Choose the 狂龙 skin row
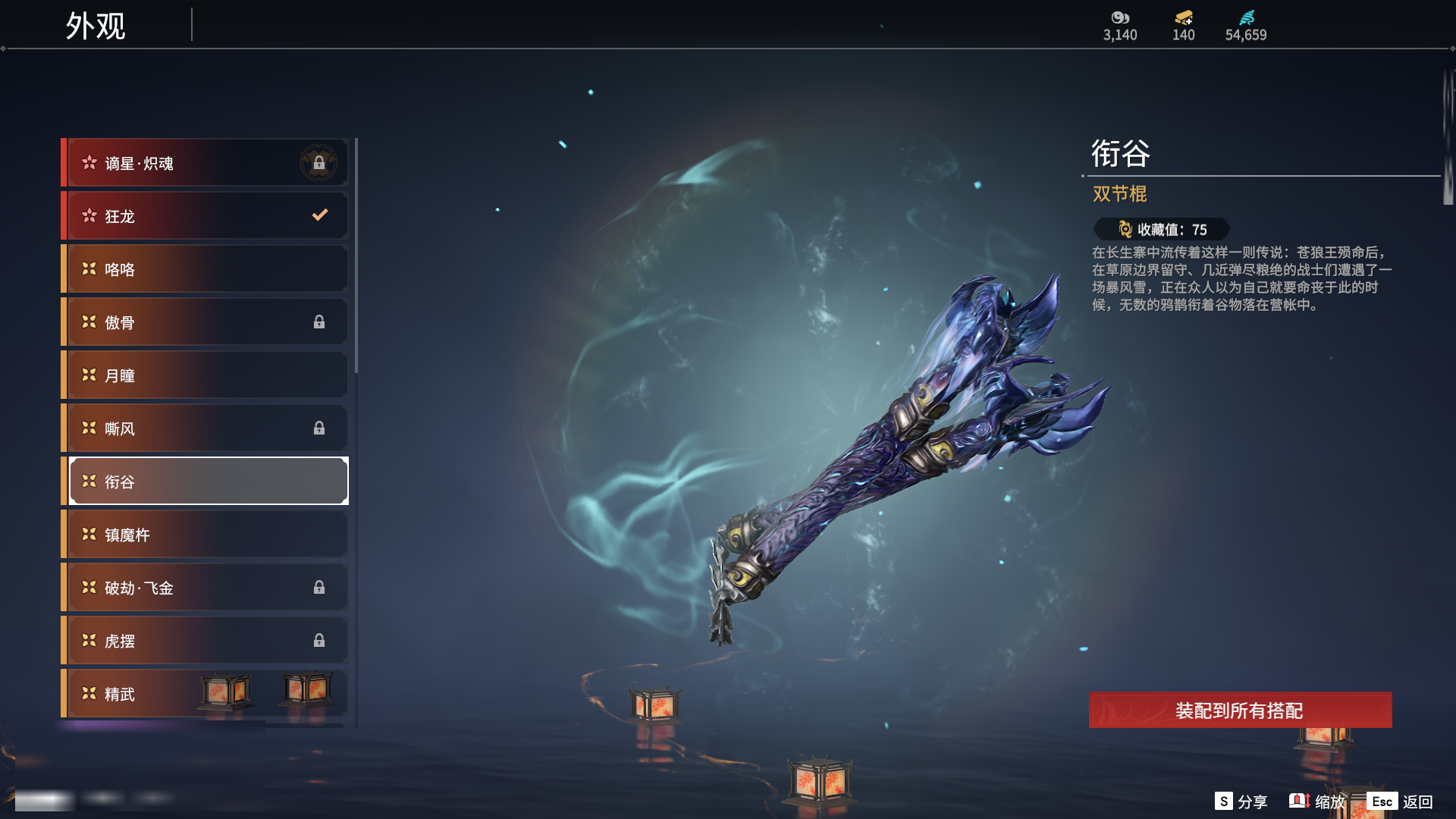This screenshot has height=819, width=1456. point(205,216)
